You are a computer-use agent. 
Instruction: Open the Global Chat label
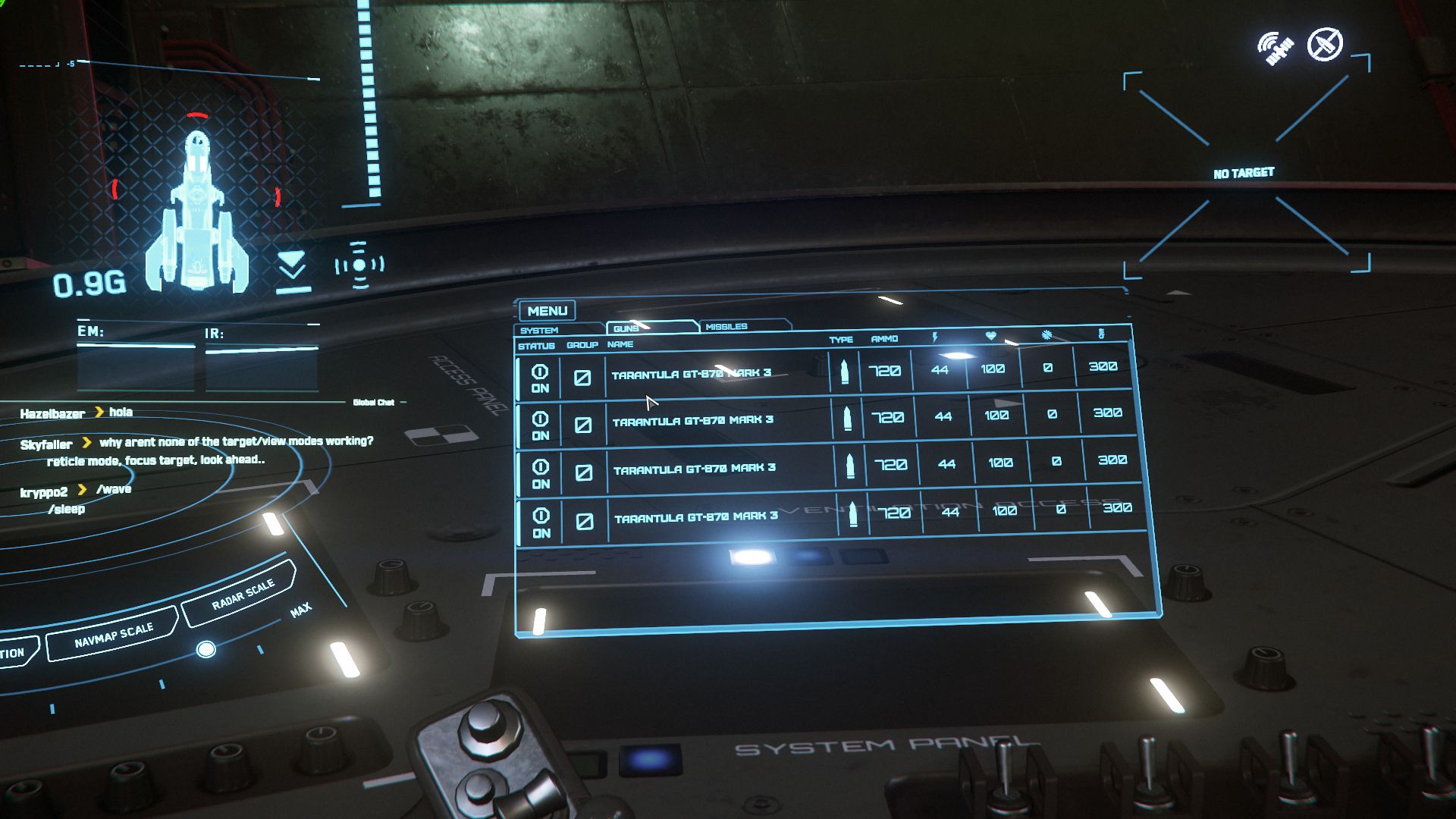pyautogui.click(x=374, y=402)
